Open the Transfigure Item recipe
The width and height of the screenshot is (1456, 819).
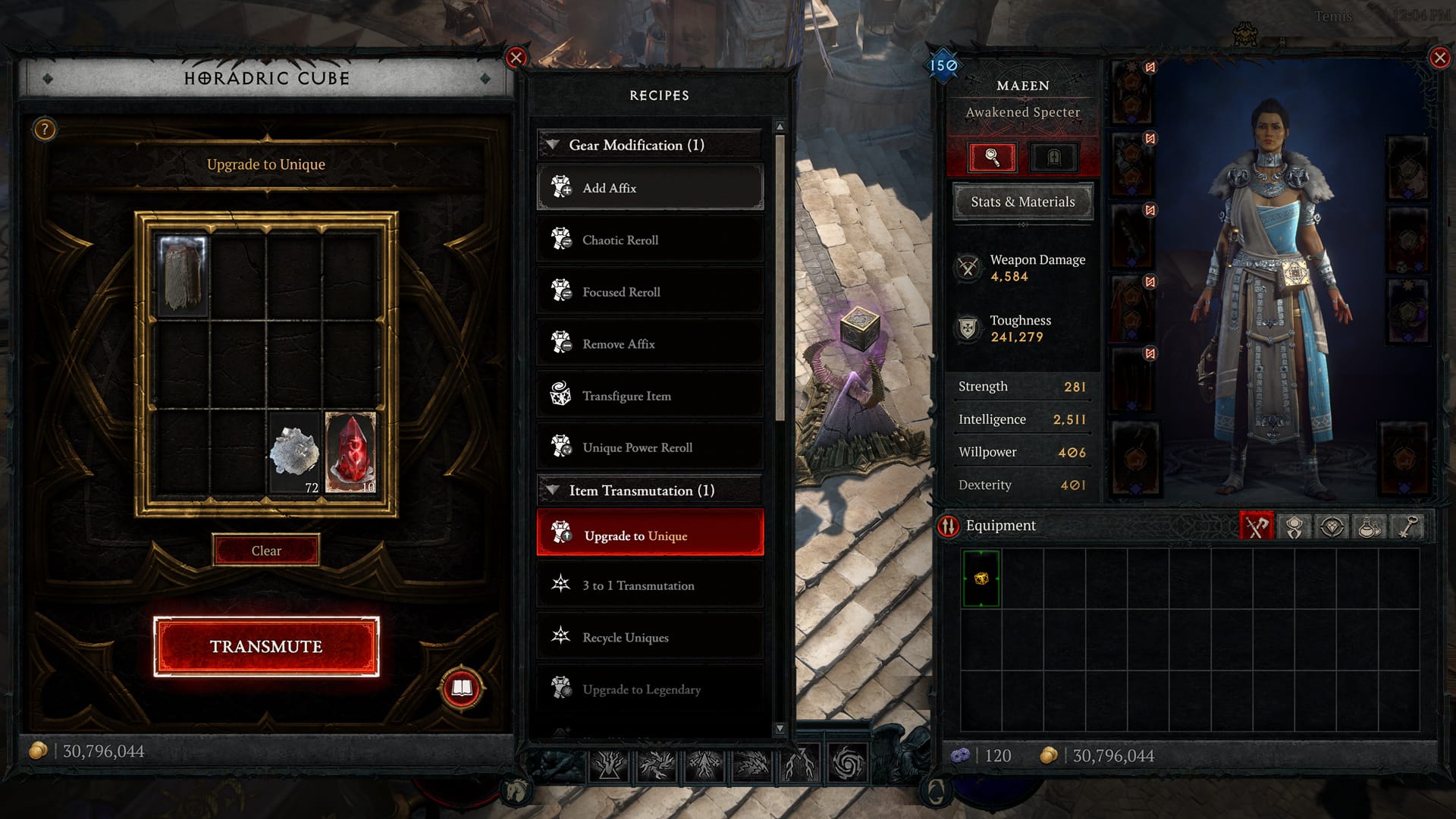[650, 396]
